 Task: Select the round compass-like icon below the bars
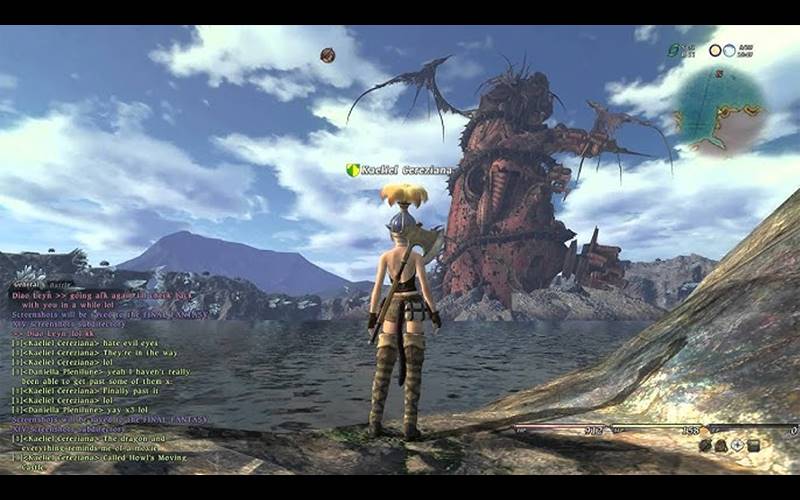(x=737, y=445)
